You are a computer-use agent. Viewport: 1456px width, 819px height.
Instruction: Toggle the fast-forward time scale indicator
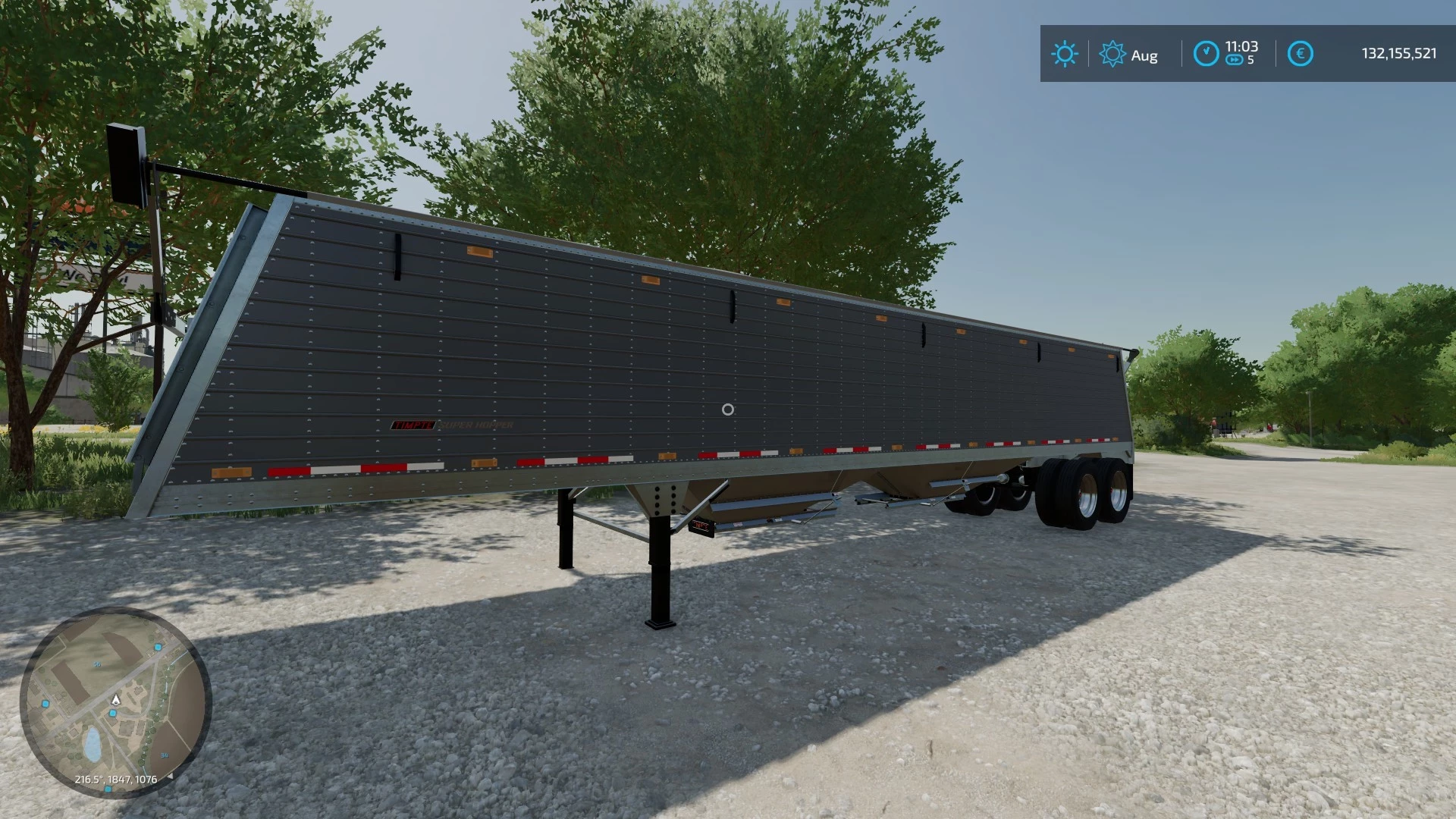(x=1235, y=58)
